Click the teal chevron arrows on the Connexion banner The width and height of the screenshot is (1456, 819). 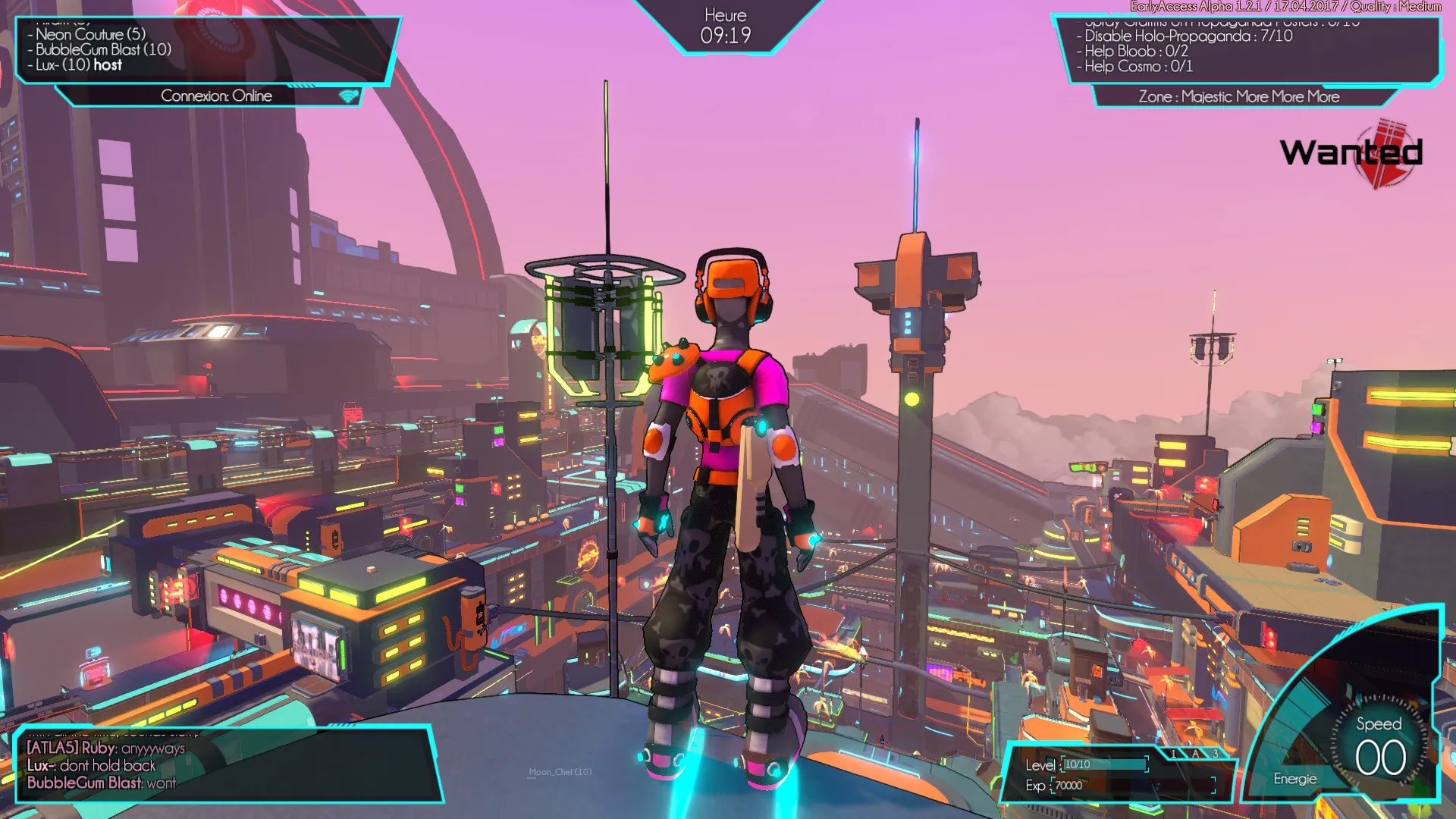click(302, 85)
